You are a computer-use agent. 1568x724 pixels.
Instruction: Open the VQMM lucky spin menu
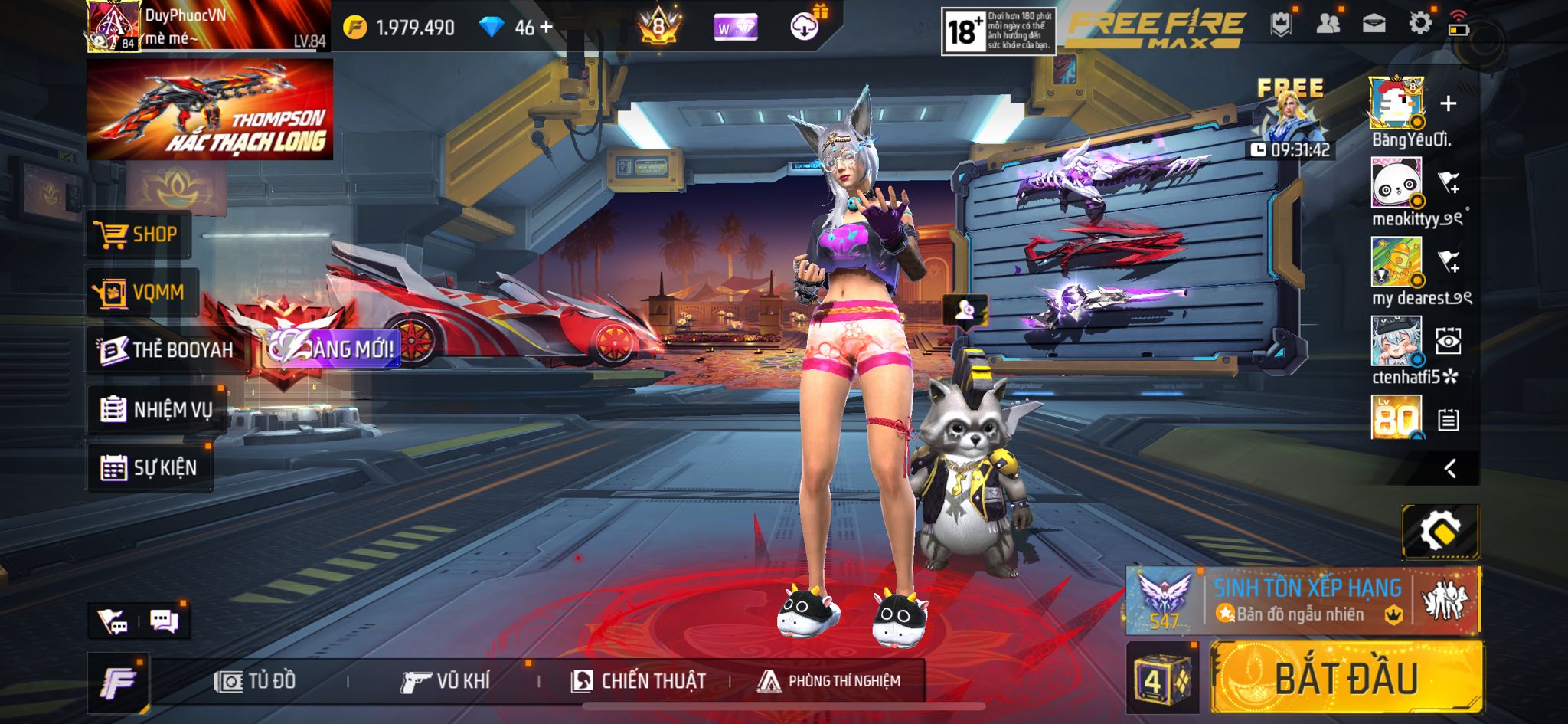[142, 293]
